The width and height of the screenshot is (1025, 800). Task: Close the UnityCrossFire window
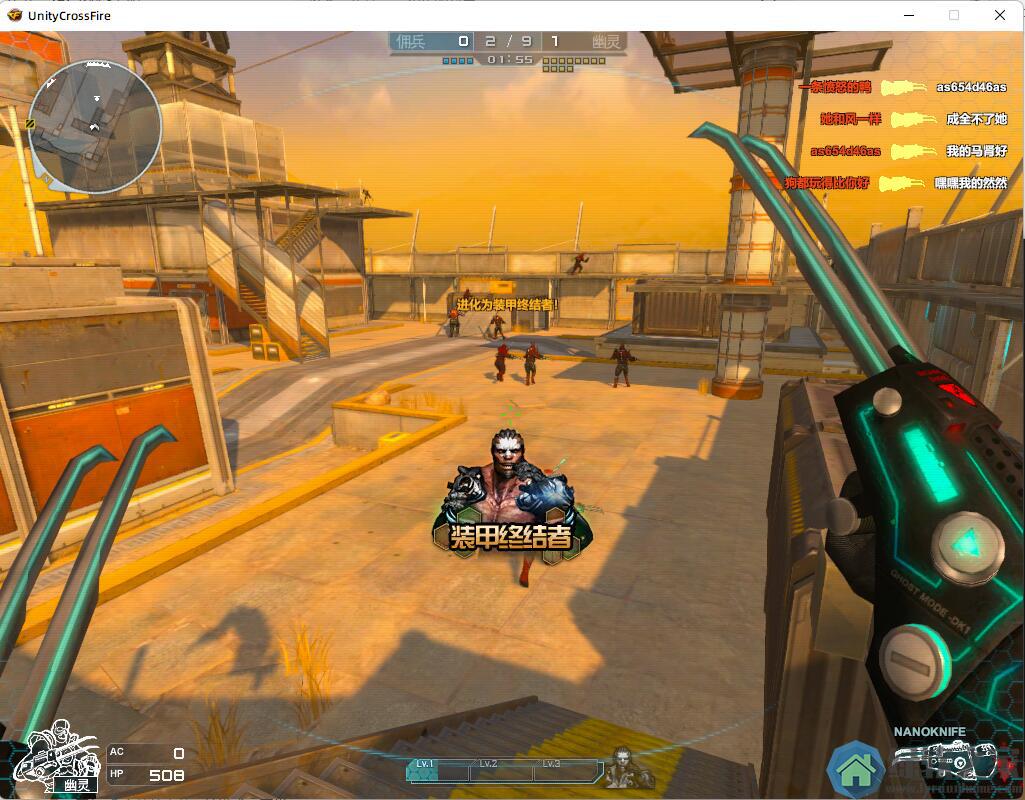click(1000, 15)
